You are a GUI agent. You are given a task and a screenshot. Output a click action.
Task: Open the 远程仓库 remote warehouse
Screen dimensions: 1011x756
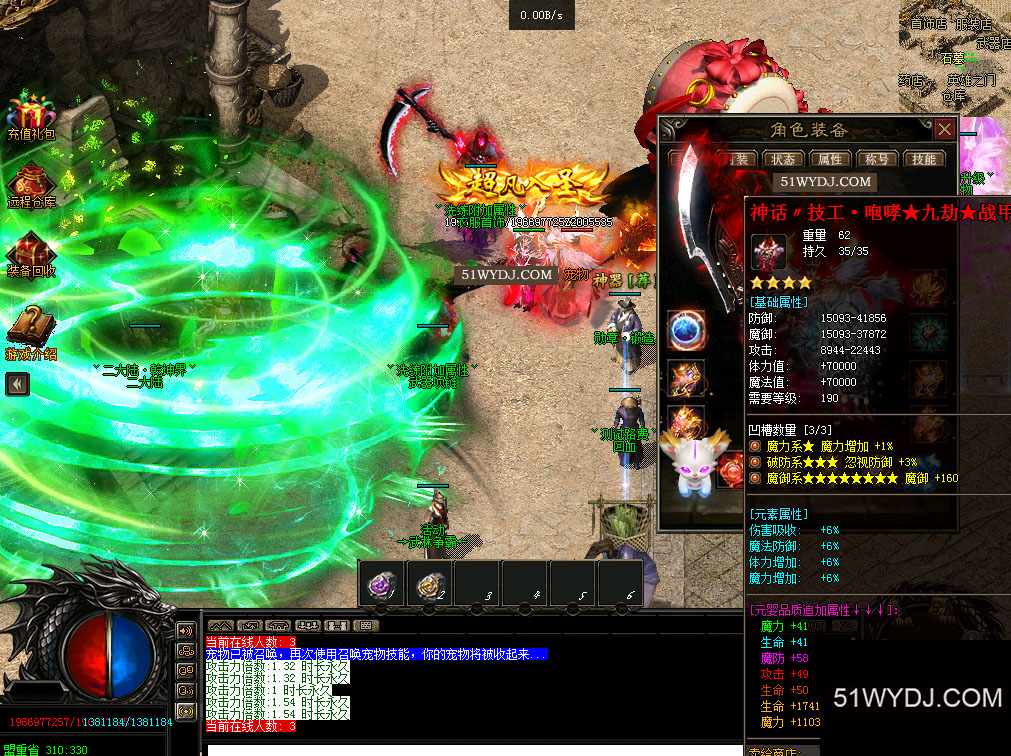pos(32,185)
